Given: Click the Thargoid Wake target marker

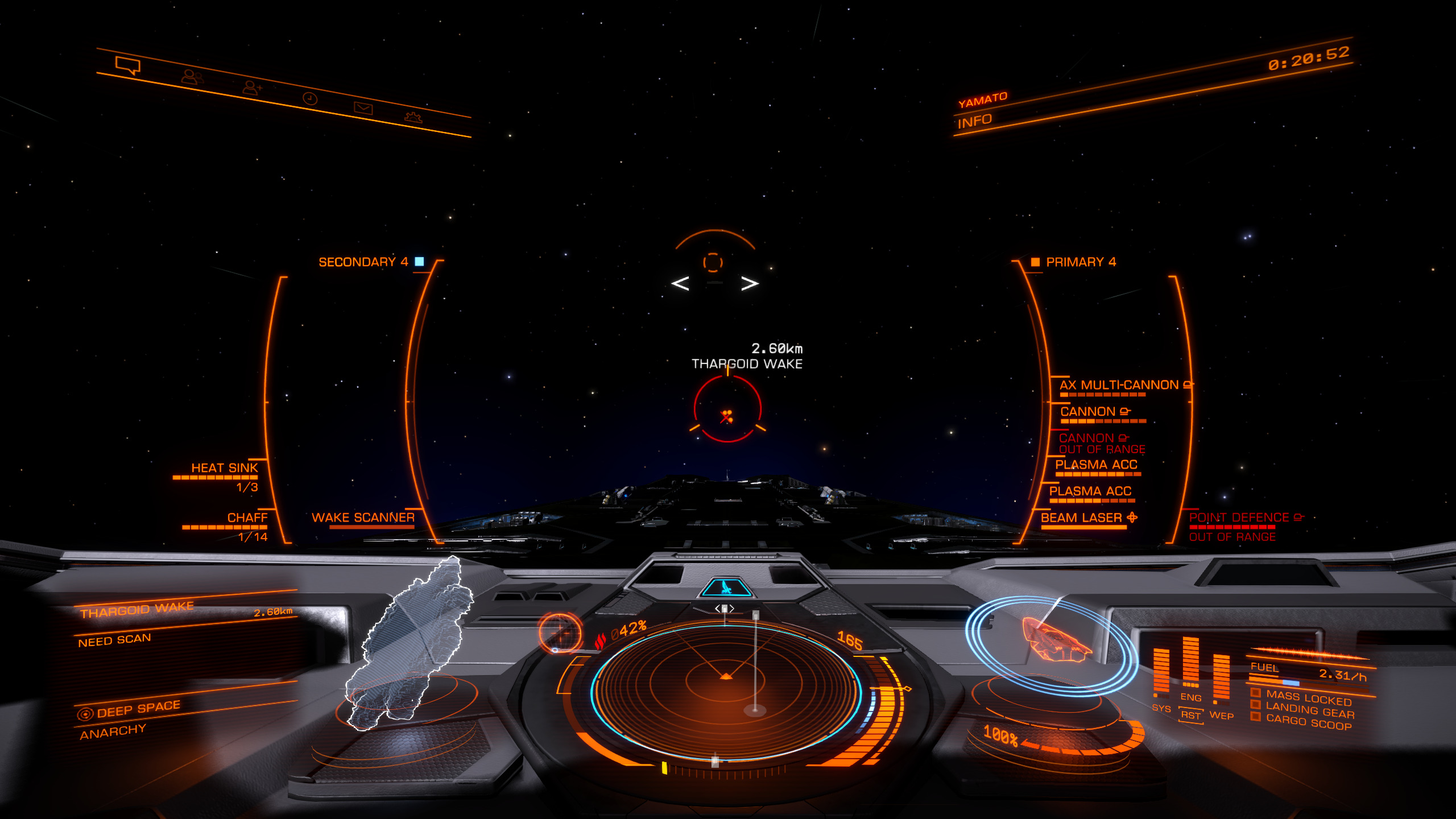Looking at the screenshot, I should [727, 408].
